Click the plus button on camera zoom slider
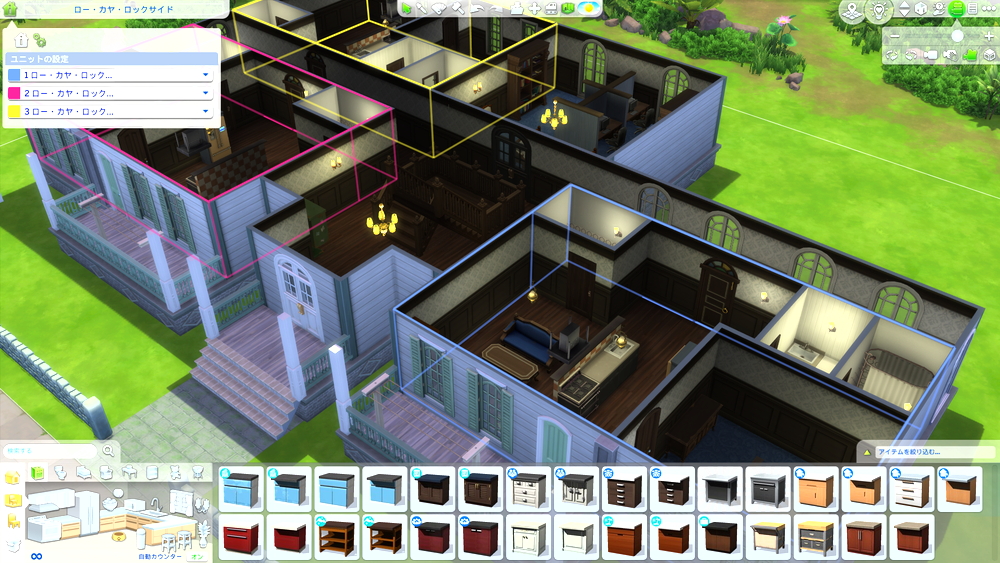This screenshot has height=563, width=1000. click(988, 36)
